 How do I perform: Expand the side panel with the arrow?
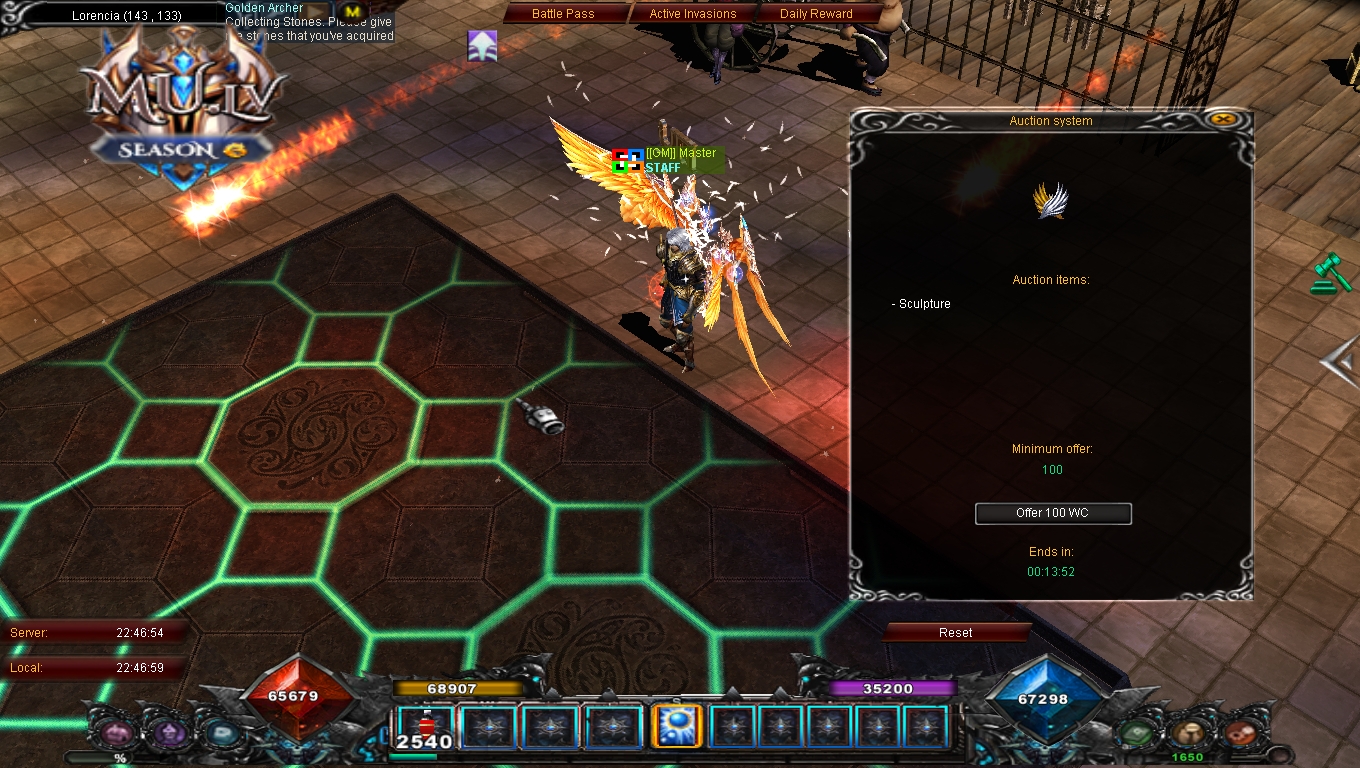[x=1338, y=362]
